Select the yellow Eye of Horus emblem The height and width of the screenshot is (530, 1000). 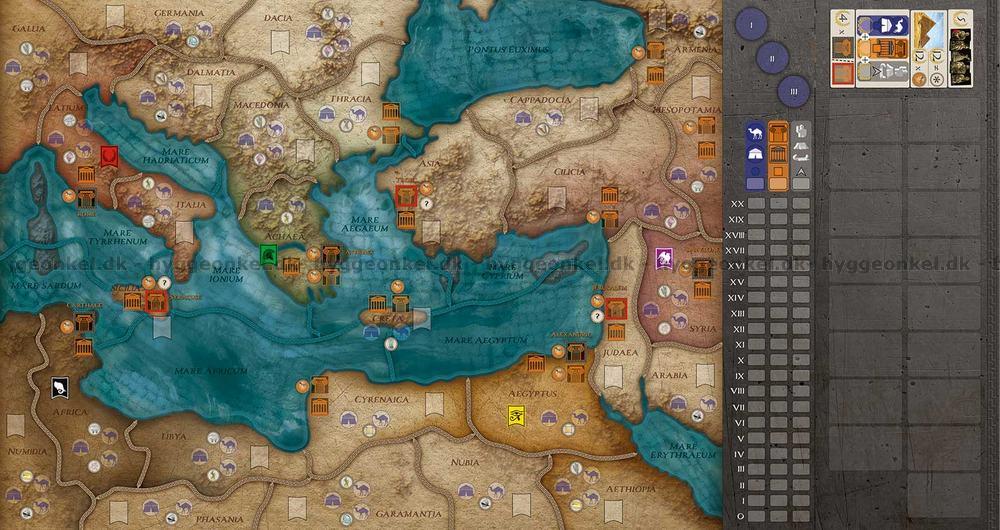pyautogui.click(x=514, y=416)
